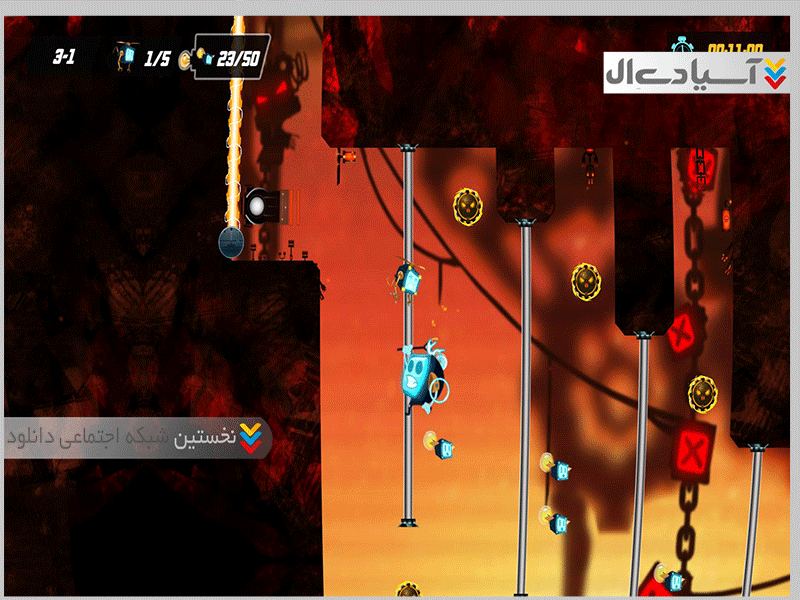
Task: Click the rescued clone counter icon
Action: (127, 55)
